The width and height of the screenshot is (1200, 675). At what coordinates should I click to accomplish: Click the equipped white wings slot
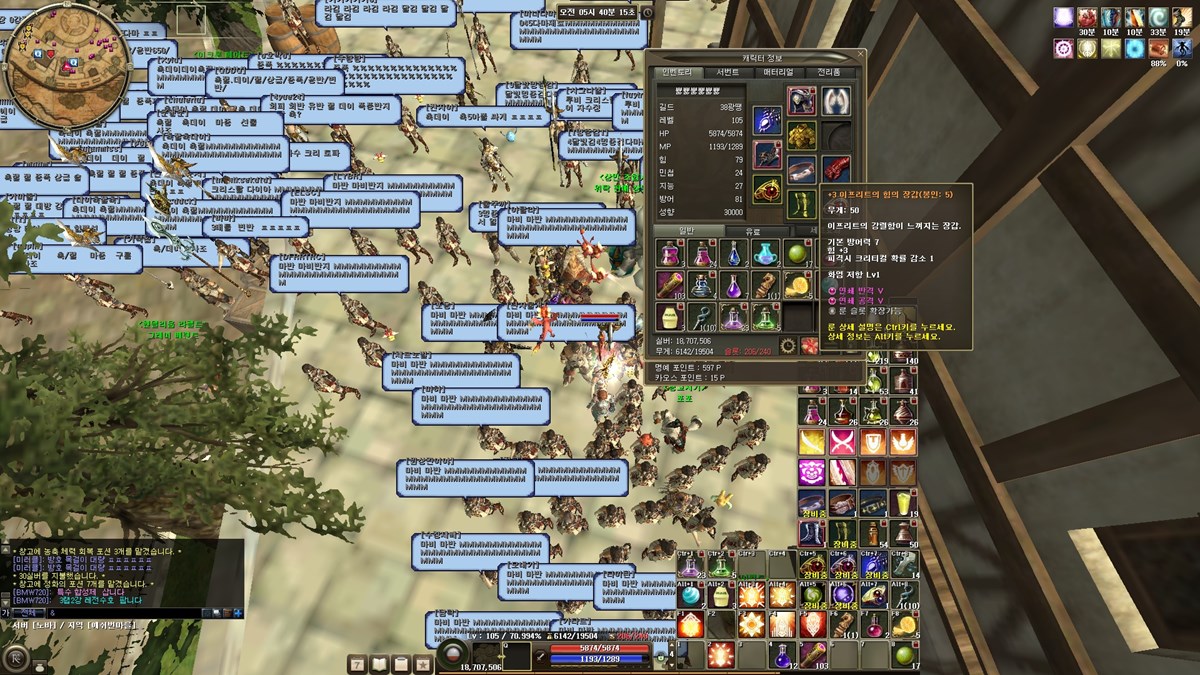[836, 100]
